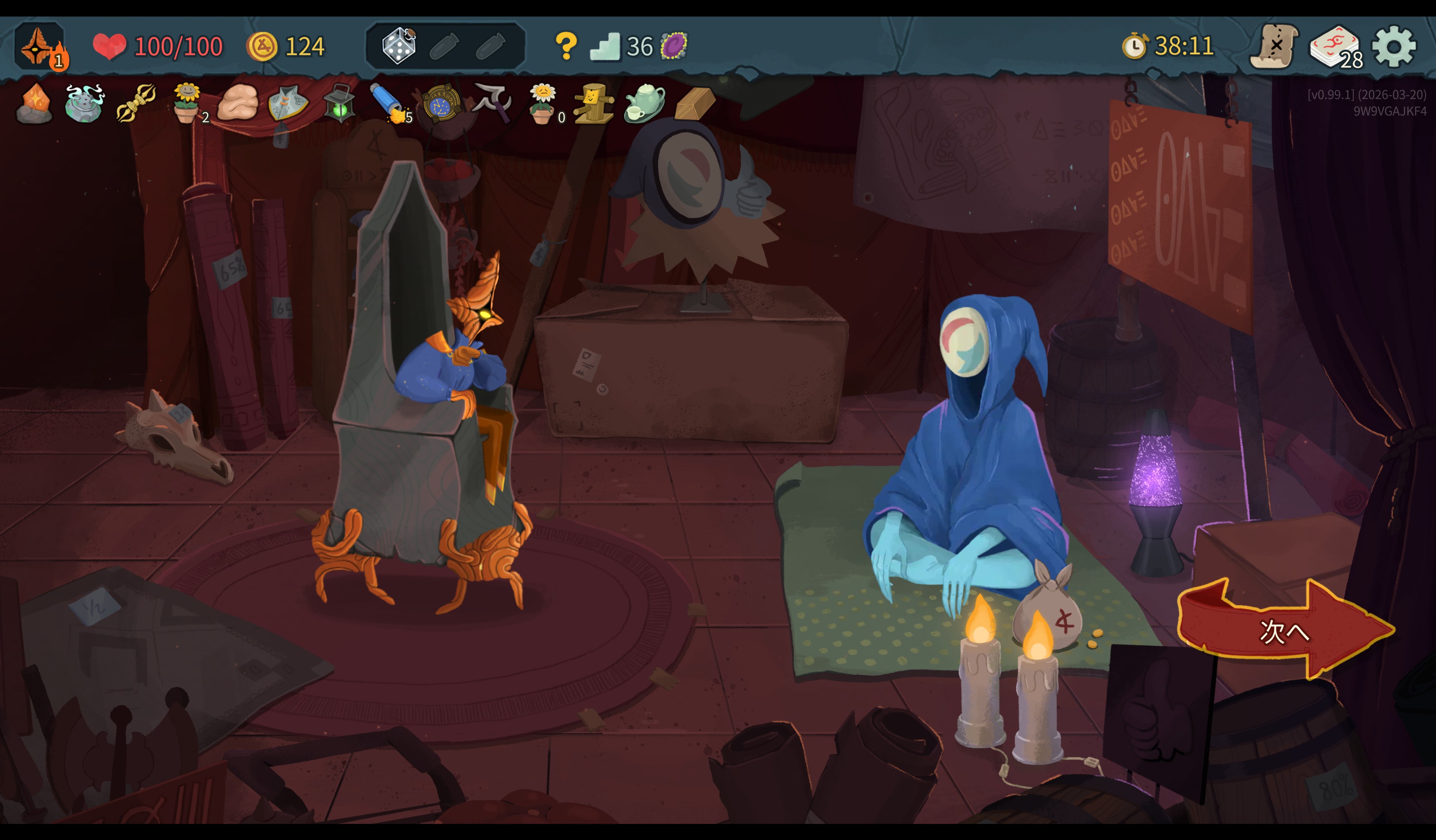Inspect the tea set relic
This screenshot has height=840, width=1436.
tap(644, 104)
